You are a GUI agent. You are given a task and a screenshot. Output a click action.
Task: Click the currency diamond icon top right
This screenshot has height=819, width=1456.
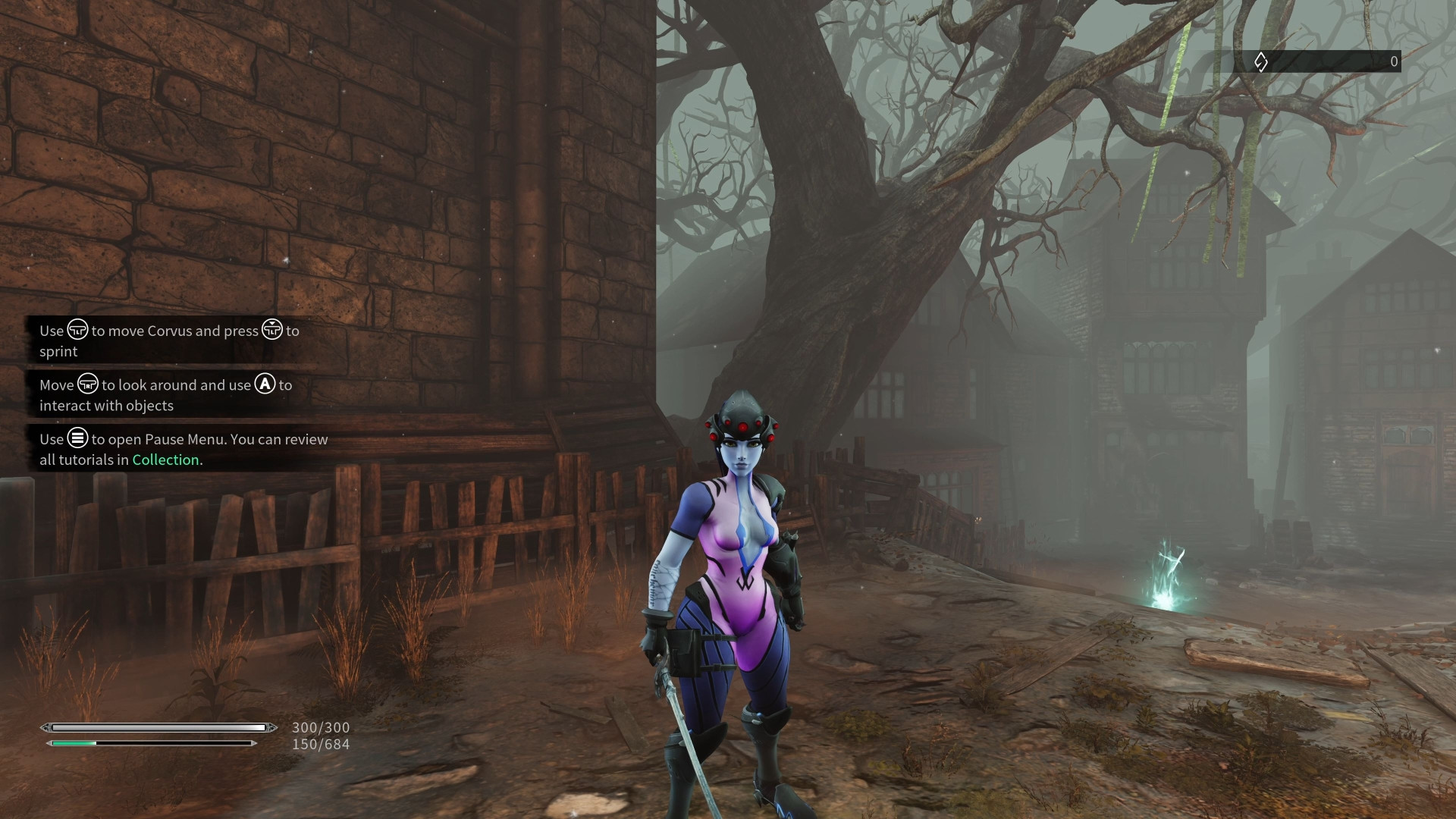[1260, 61]
